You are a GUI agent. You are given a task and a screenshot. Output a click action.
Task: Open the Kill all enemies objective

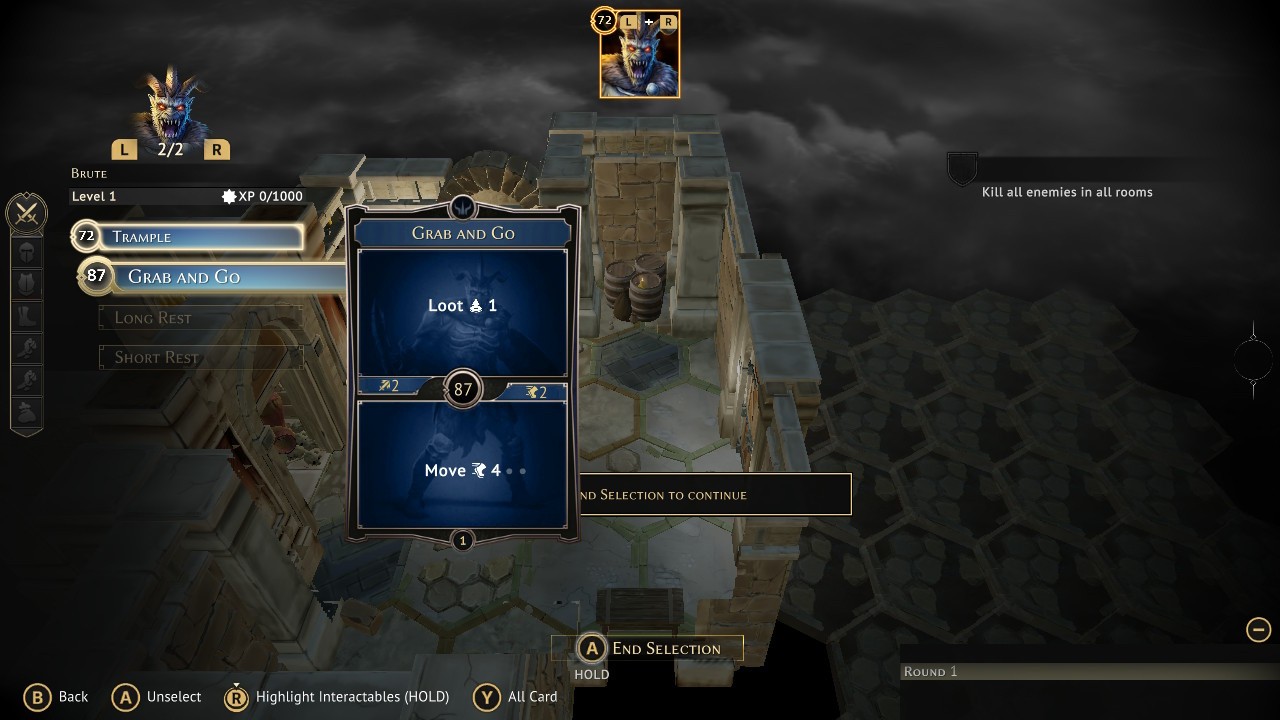click(x=1066, y=192)
